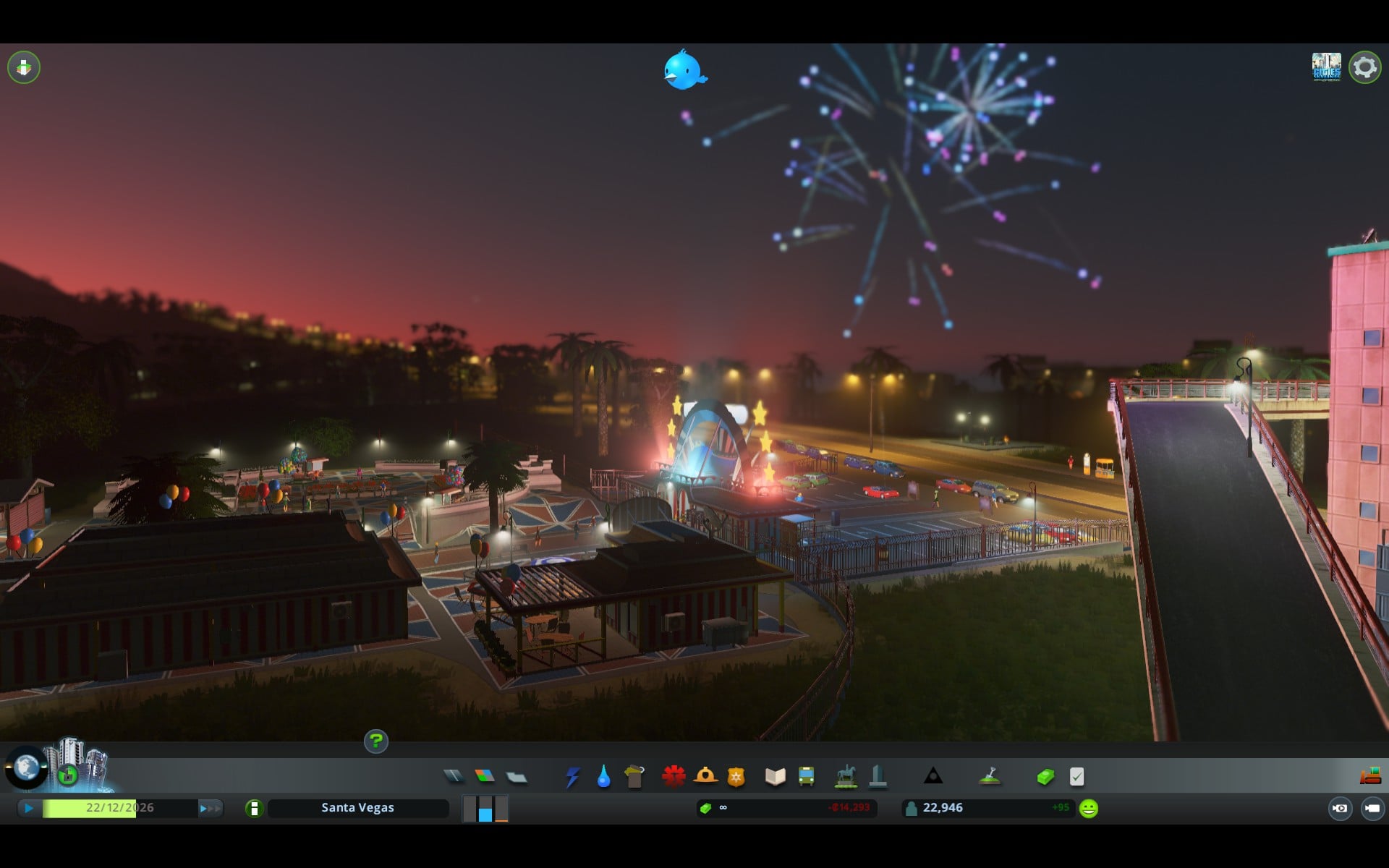Open the Districts tool
Screen dimensions: 1389x868
coord(516,777)
